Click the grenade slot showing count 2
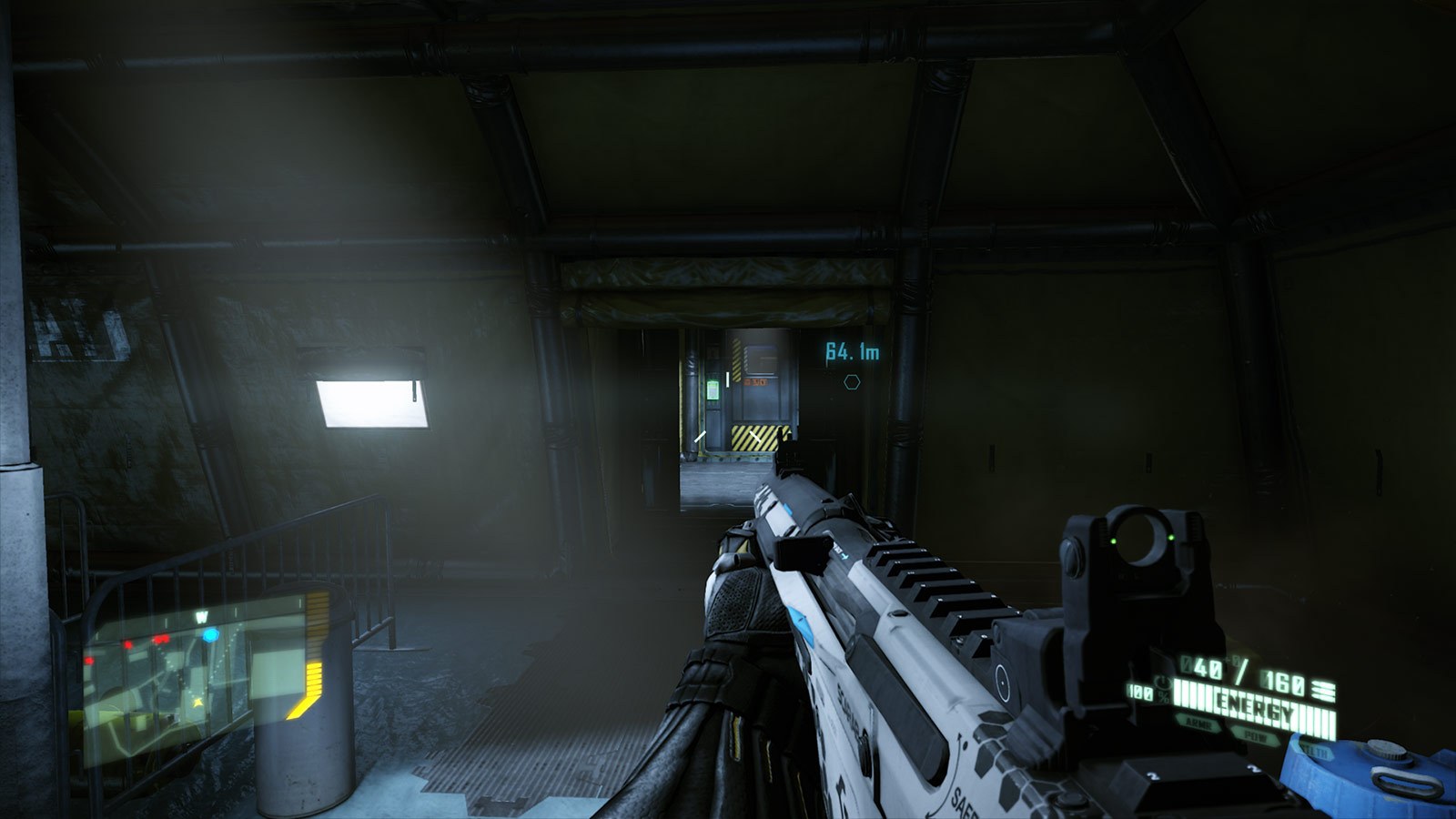The image size is (1456, 819). [x=1252, y=770]
